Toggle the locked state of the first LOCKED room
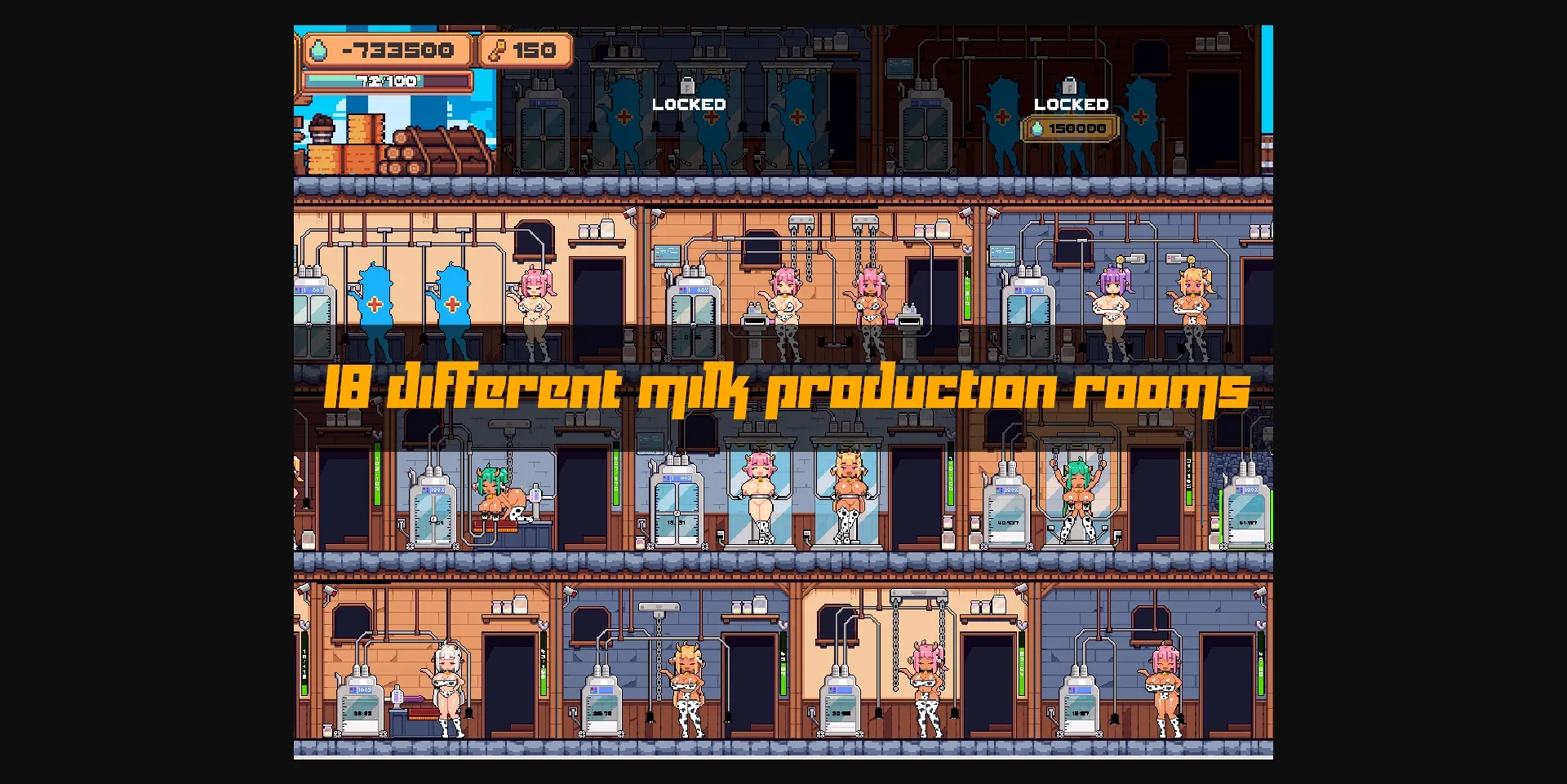This screenshot has width=1567, height=784. [690, 104]
